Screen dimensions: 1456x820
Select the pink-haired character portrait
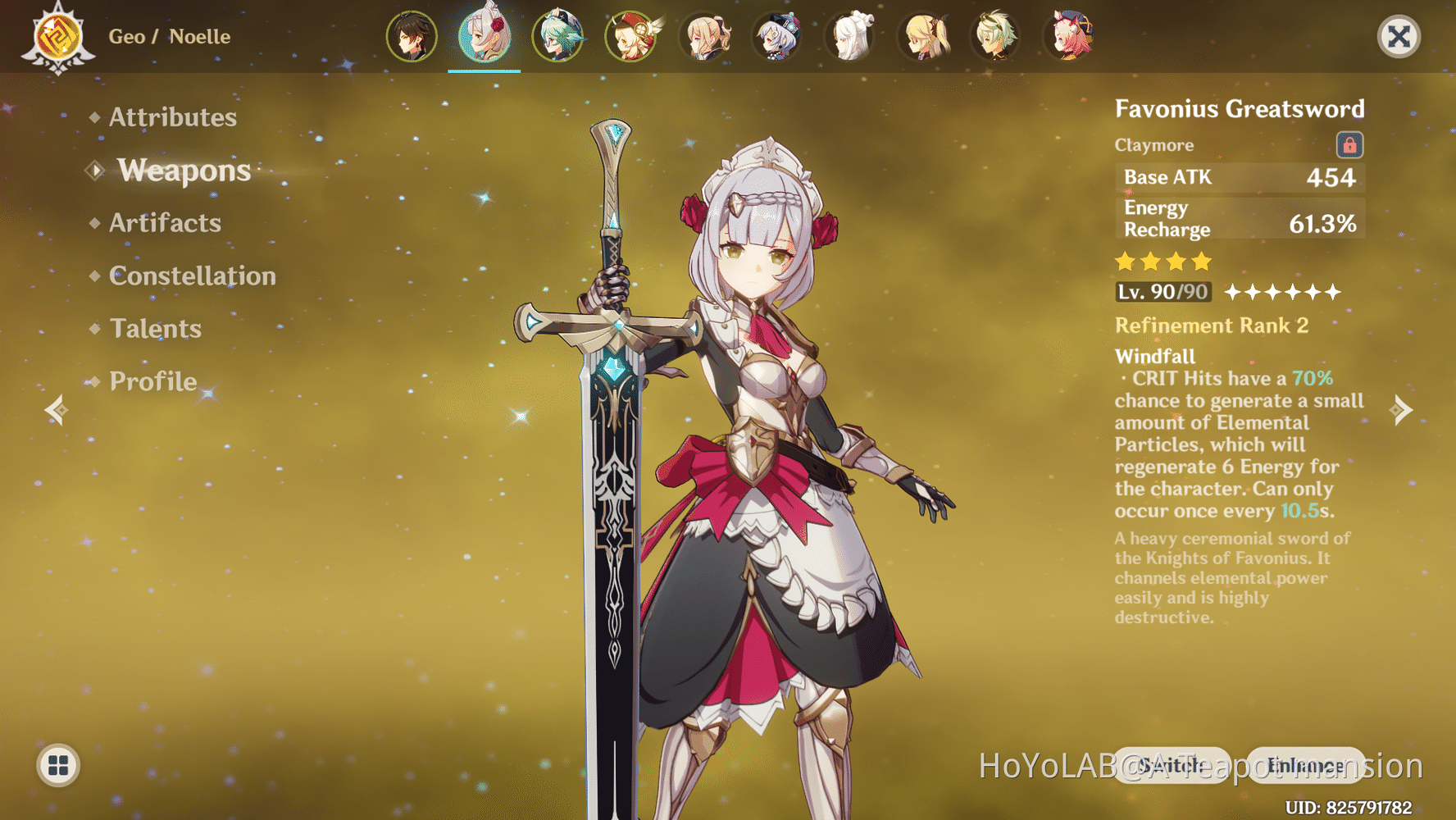(x=1070, y=36)
